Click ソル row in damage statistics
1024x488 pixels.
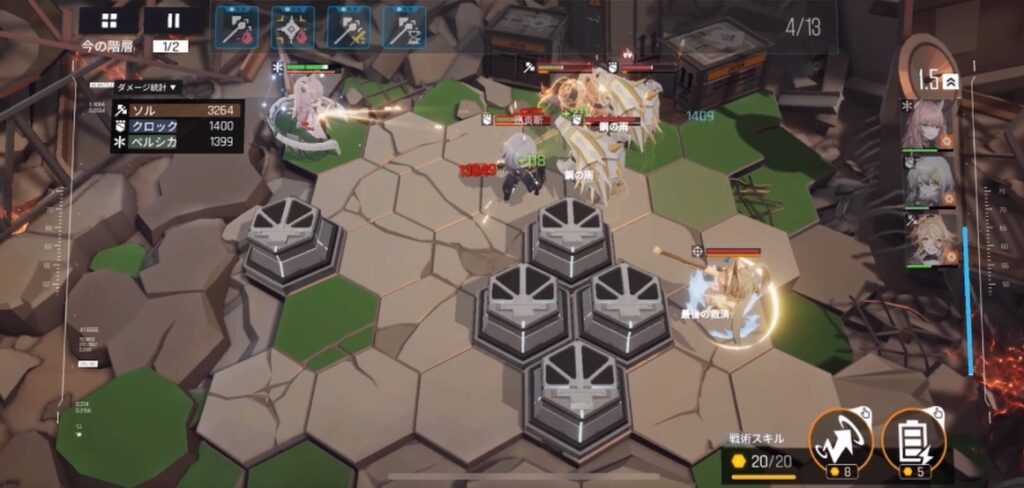coord(175,109)
